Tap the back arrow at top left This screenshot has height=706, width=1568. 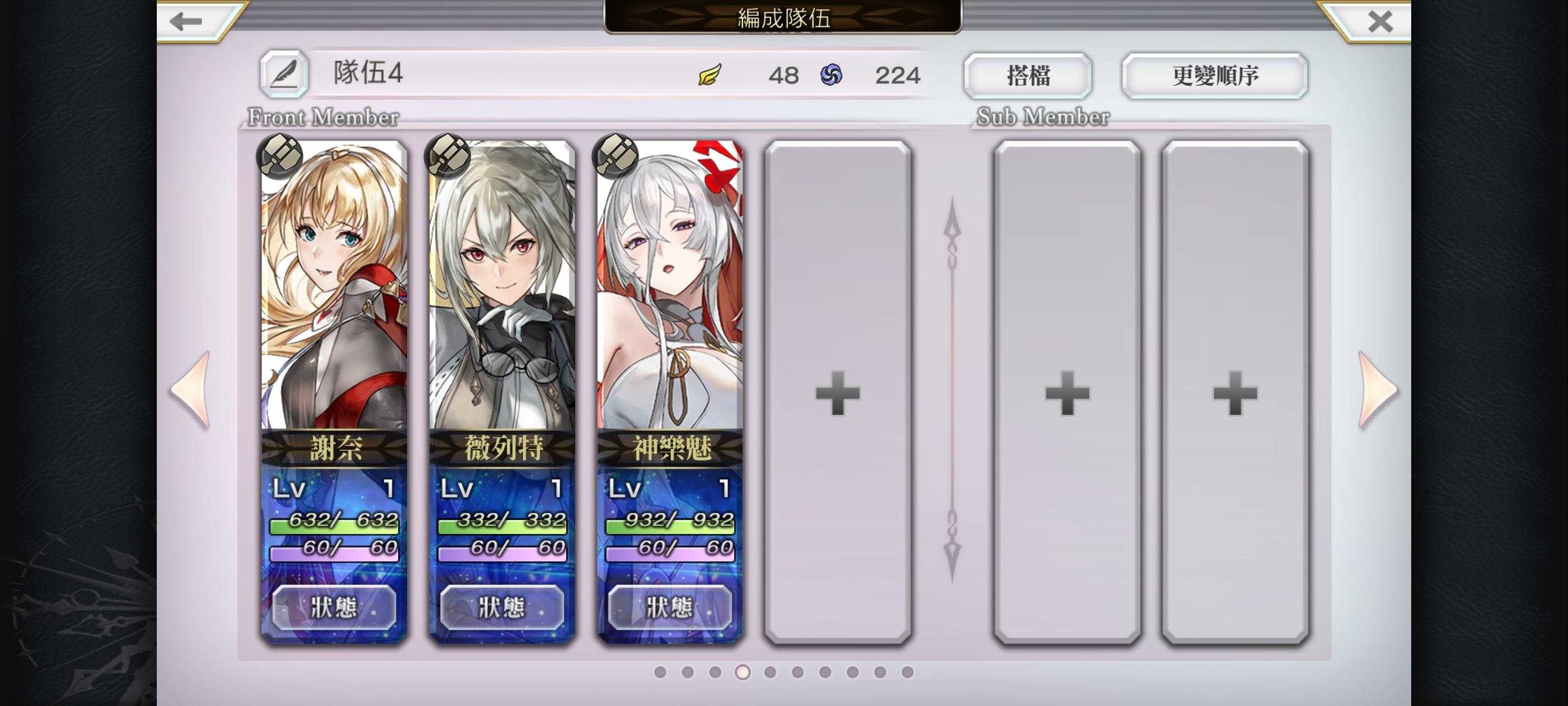click(x=186, y=21)
